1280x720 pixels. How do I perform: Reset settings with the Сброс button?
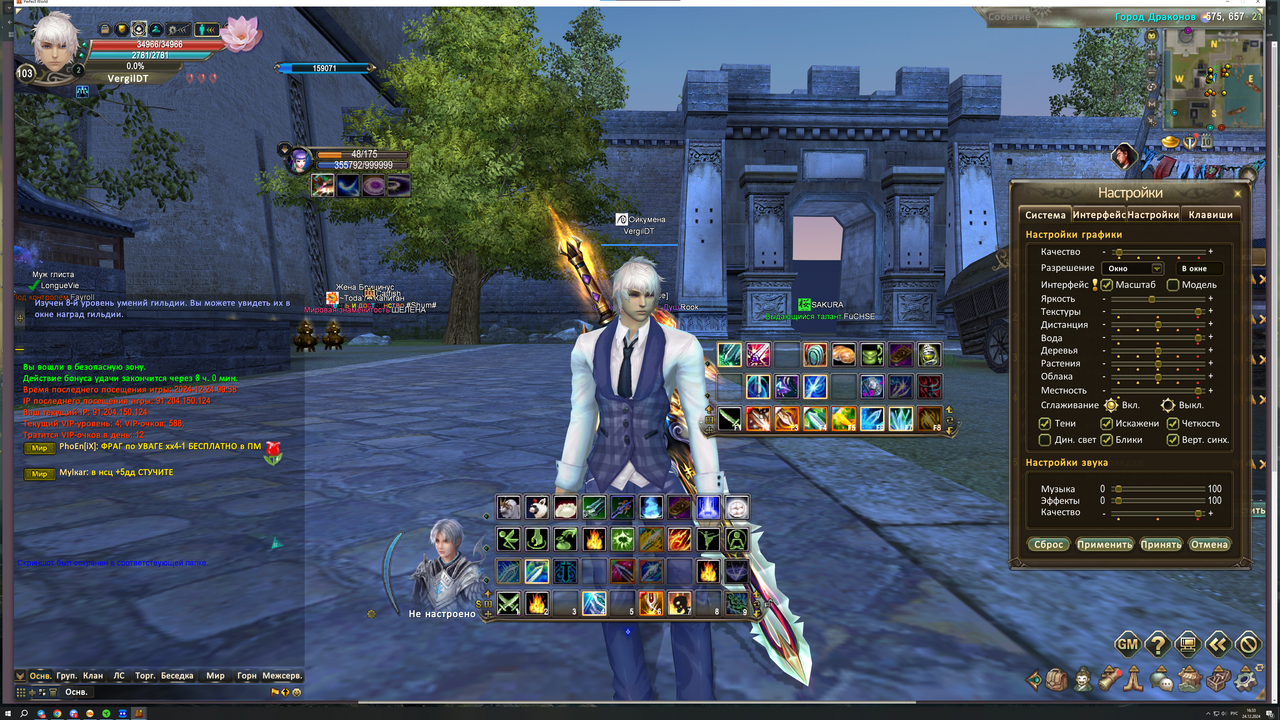[1048, 545]
